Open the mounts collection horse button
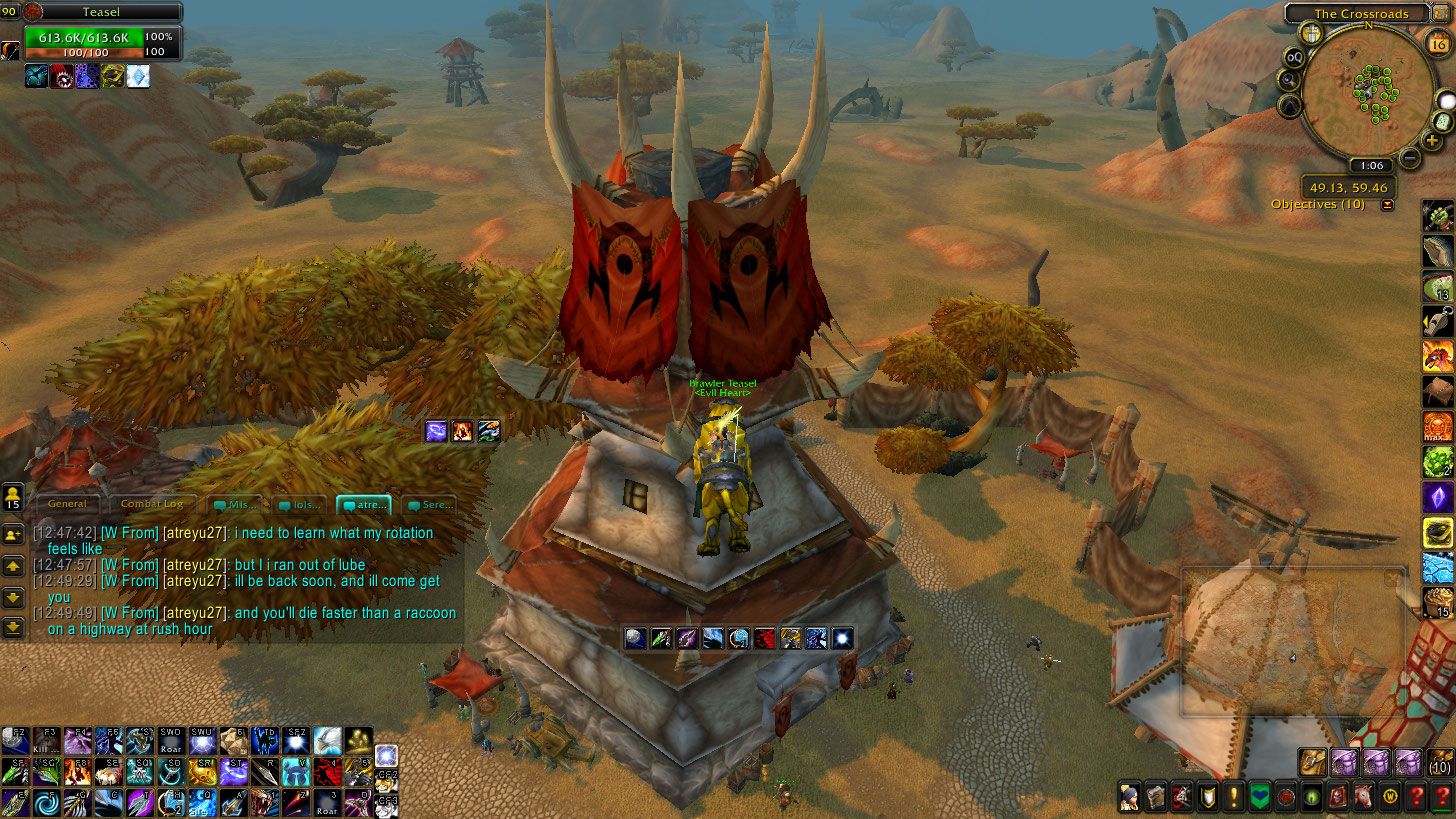 [1363, 797]
